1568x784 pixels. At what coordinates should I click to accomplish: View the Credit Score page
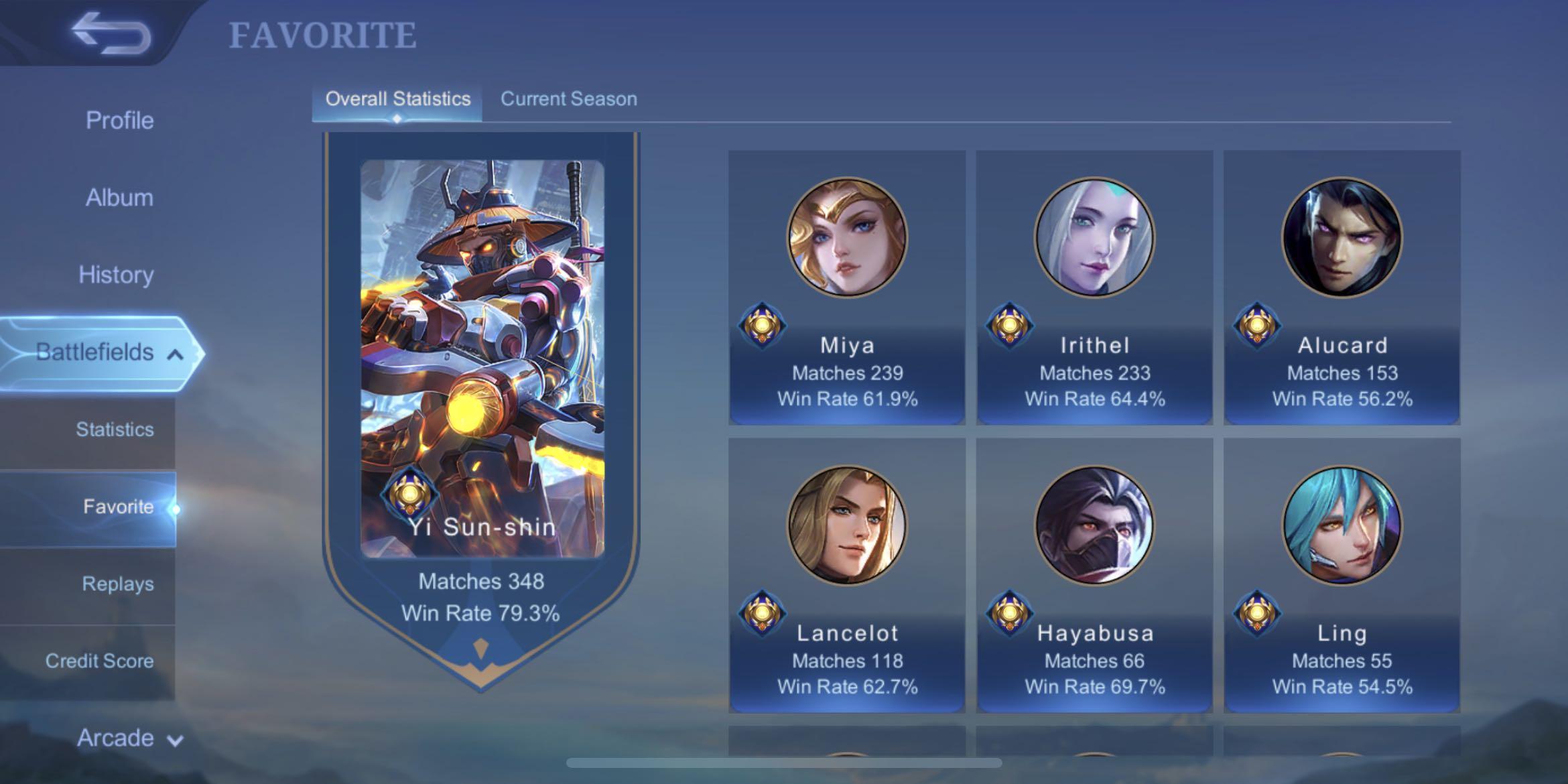coord(99,661)
